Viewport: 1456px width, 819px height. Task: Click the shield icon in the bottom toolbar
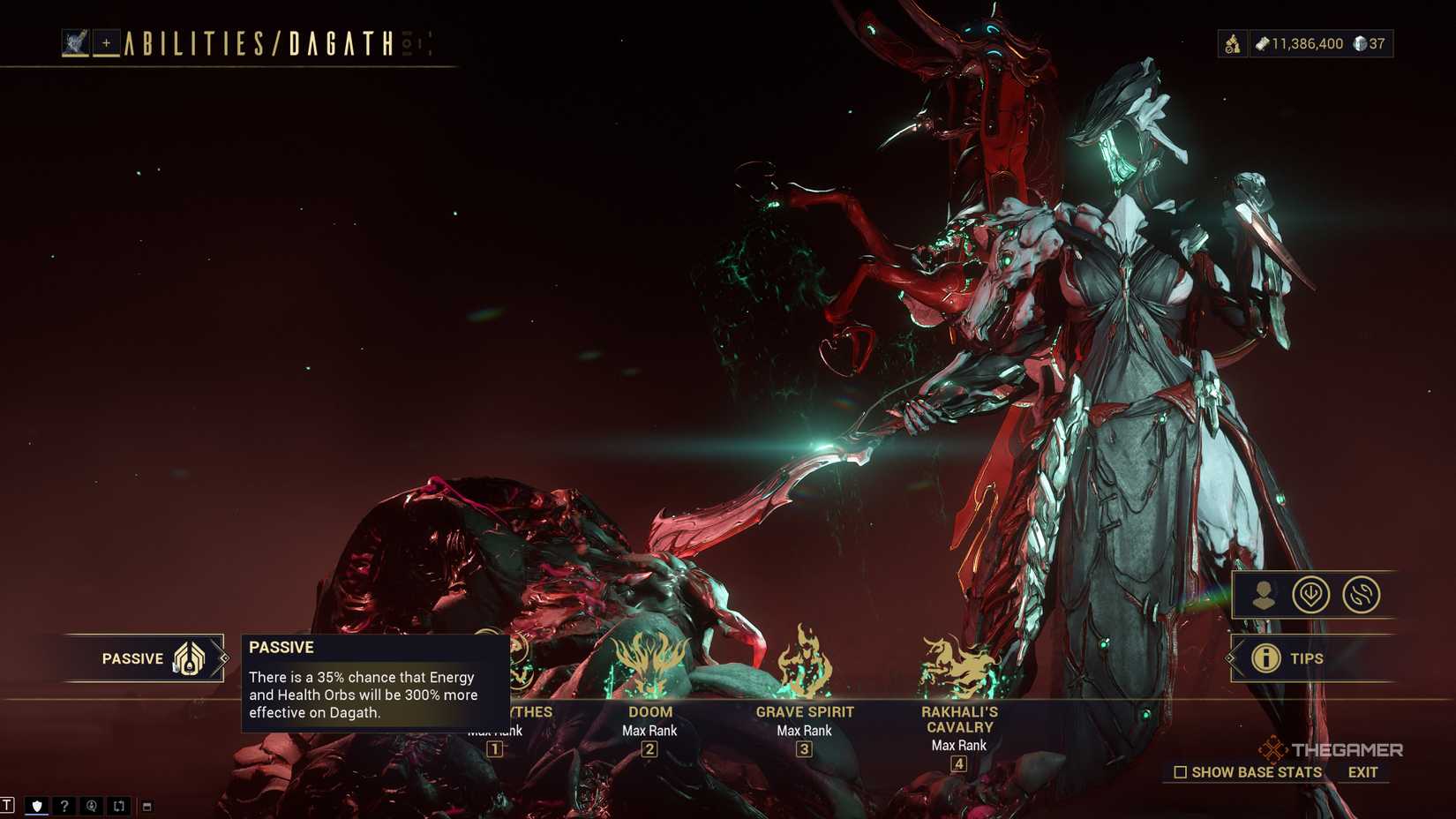37,805
